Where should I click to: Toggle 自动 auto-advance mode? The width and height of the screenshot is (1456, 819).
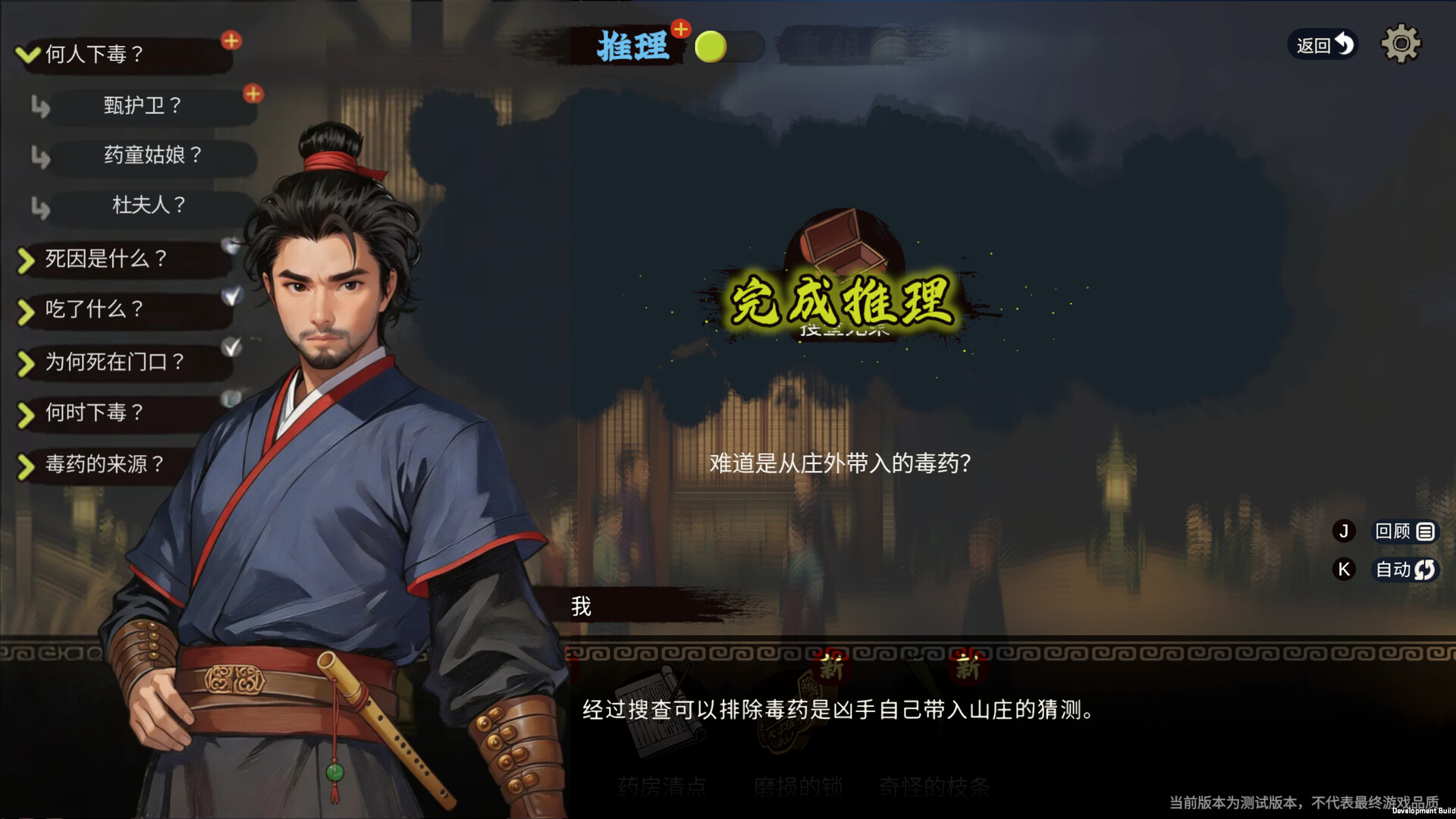(x=1404, y=570)
